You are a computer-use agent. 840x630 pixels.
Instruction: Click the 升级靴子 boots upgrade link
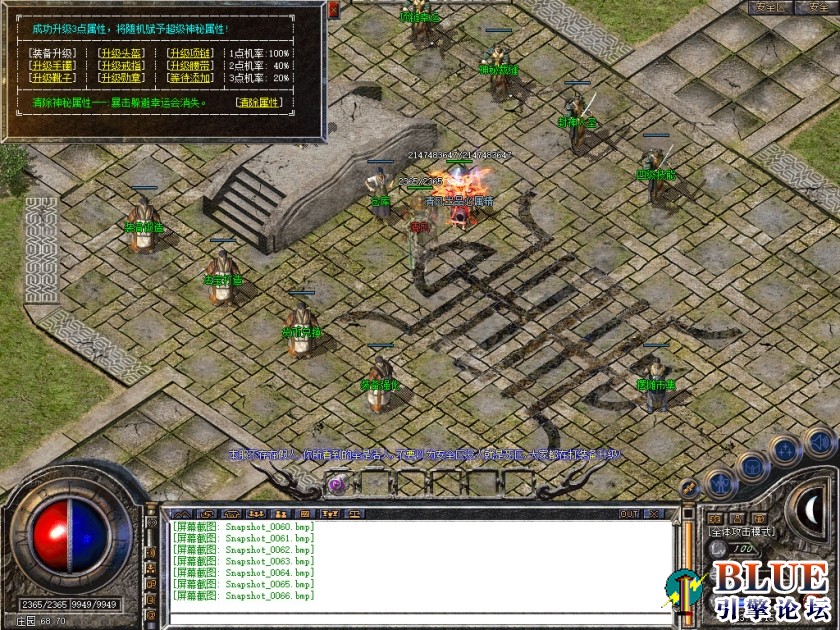click(x=51, y=78)
